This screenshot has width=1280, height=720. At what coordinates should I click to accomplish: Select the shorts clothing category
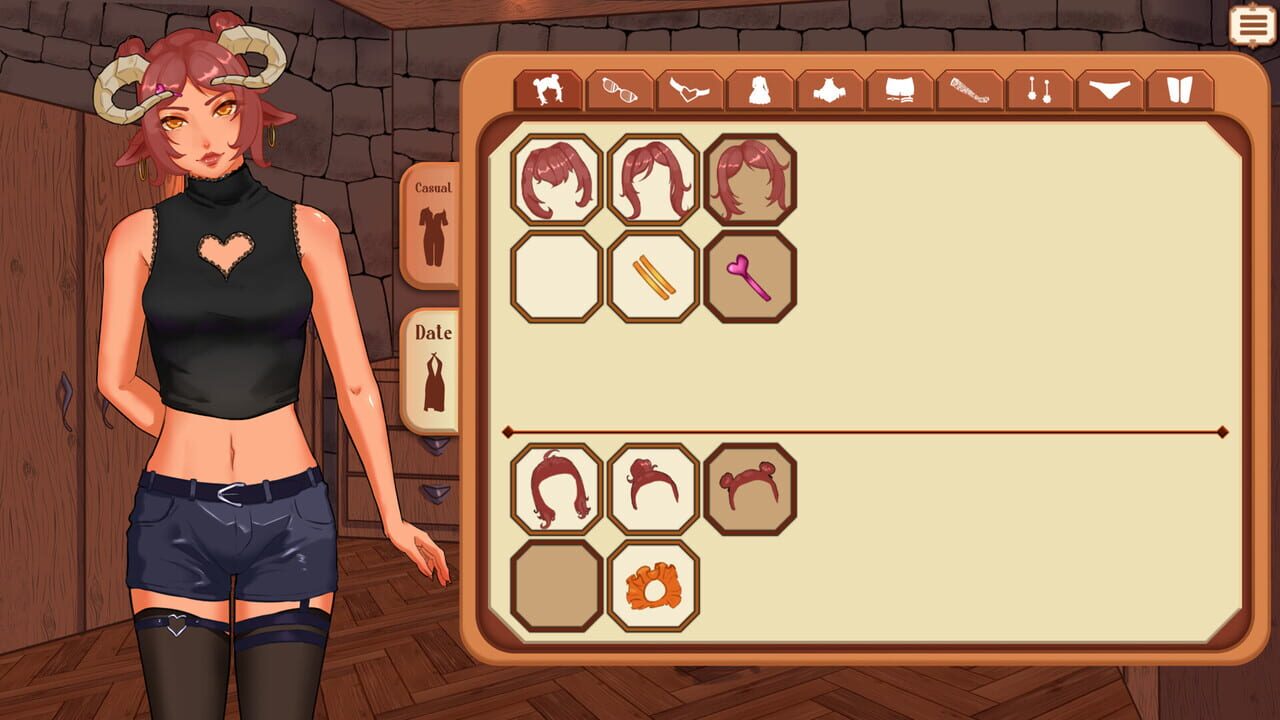click(x=899, y=90)
